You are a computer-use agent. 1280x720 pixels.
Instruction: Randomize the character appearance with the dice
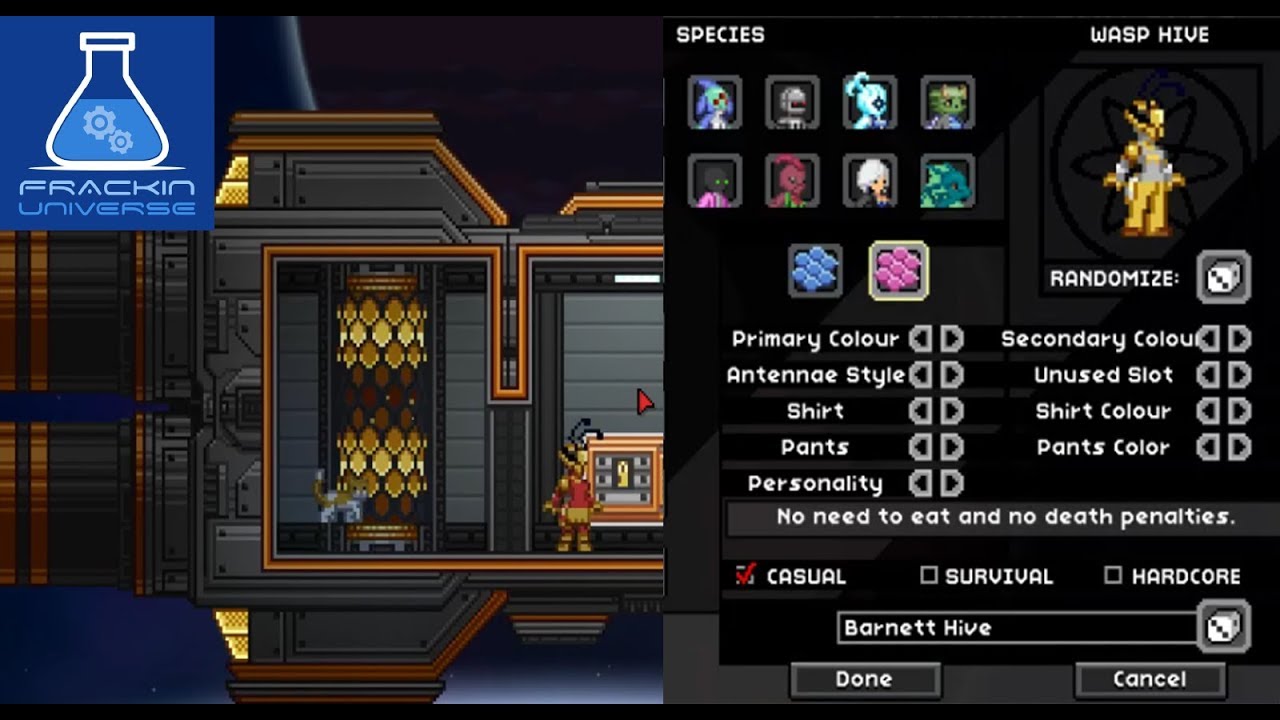(1223, 278)
